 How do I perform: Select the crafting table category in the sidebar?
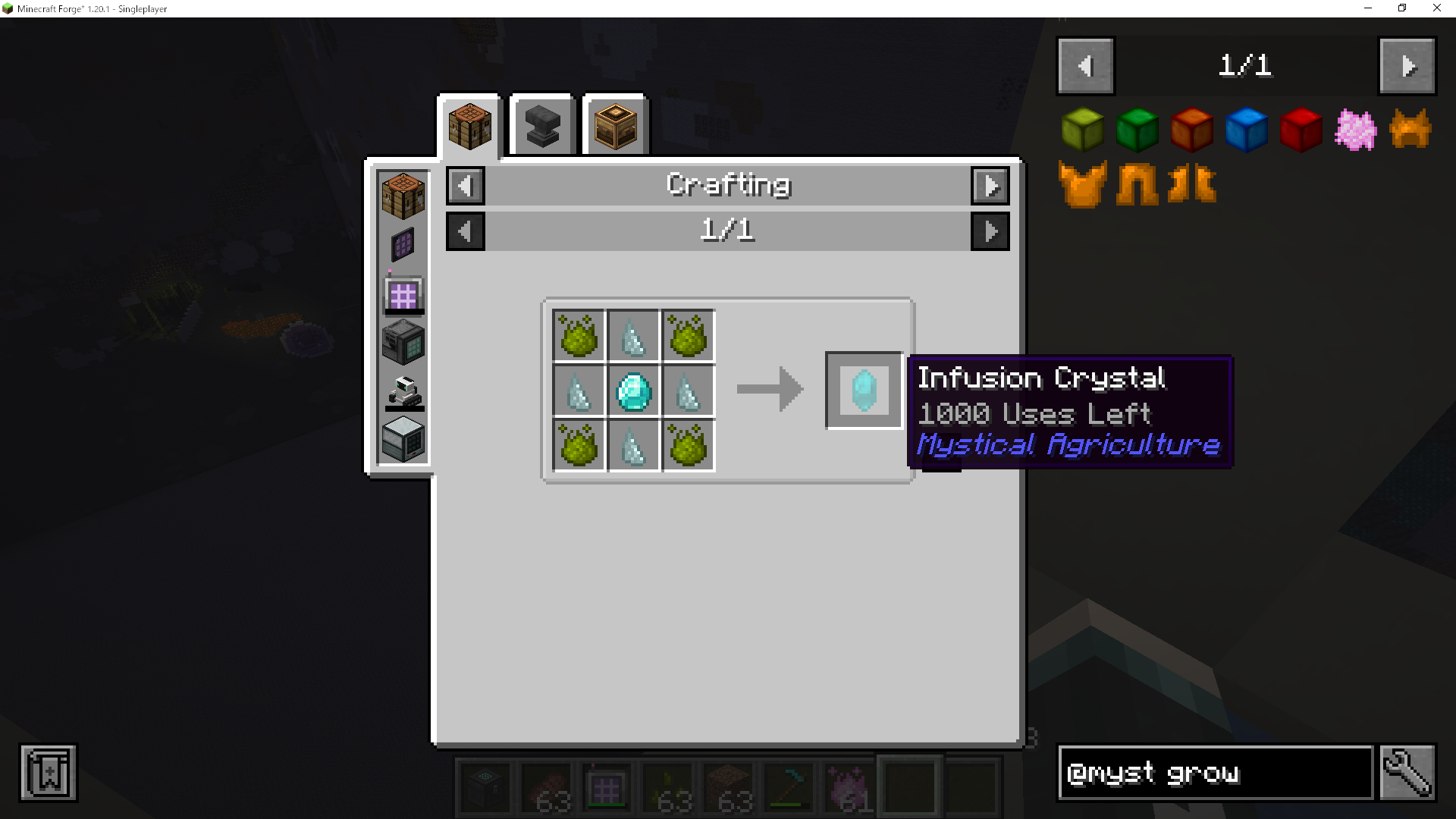[x=402, y=196]
